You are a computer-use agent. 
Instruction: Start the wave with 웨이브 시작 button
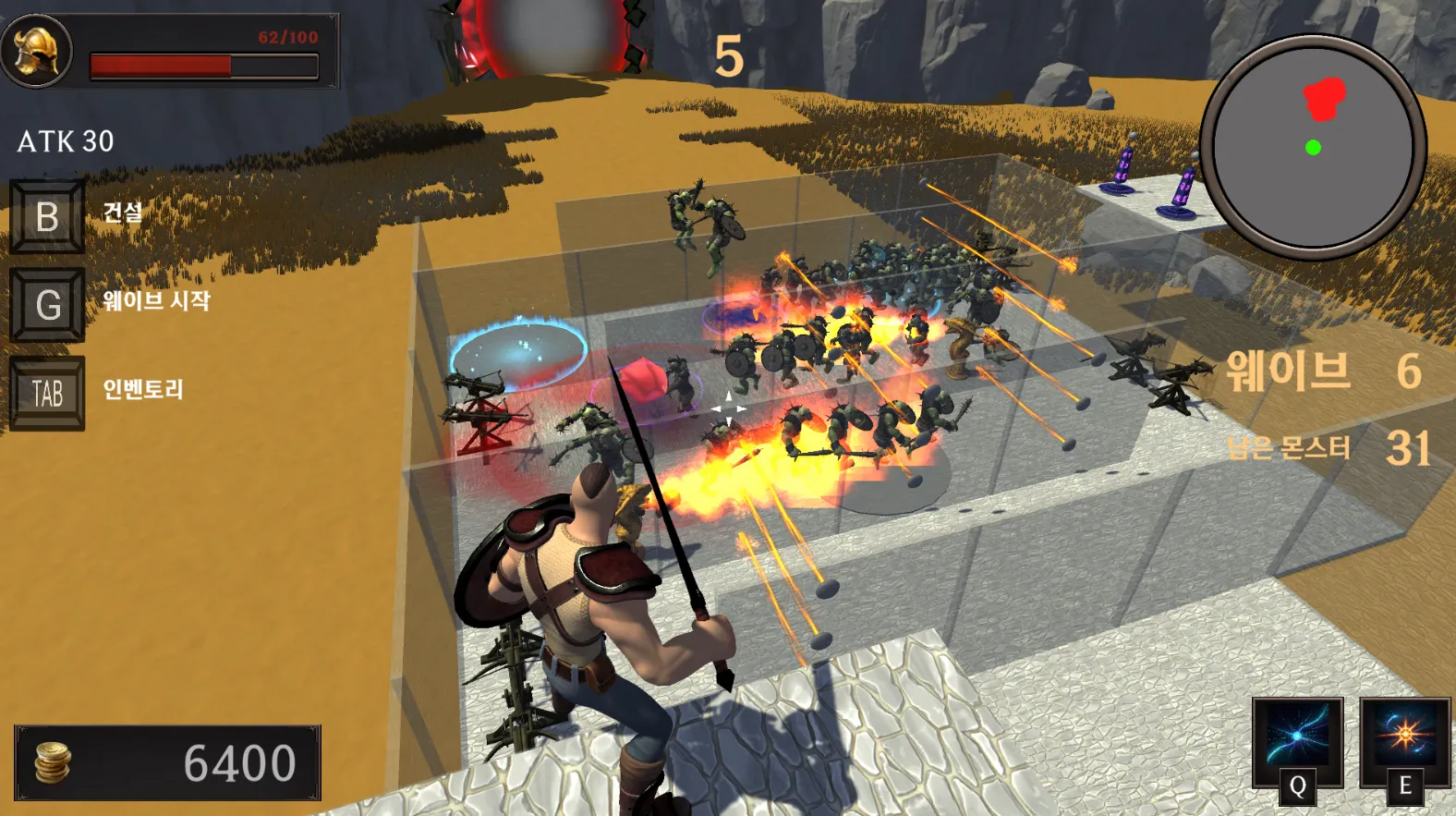pyautogui.click(x=47, y=304)
